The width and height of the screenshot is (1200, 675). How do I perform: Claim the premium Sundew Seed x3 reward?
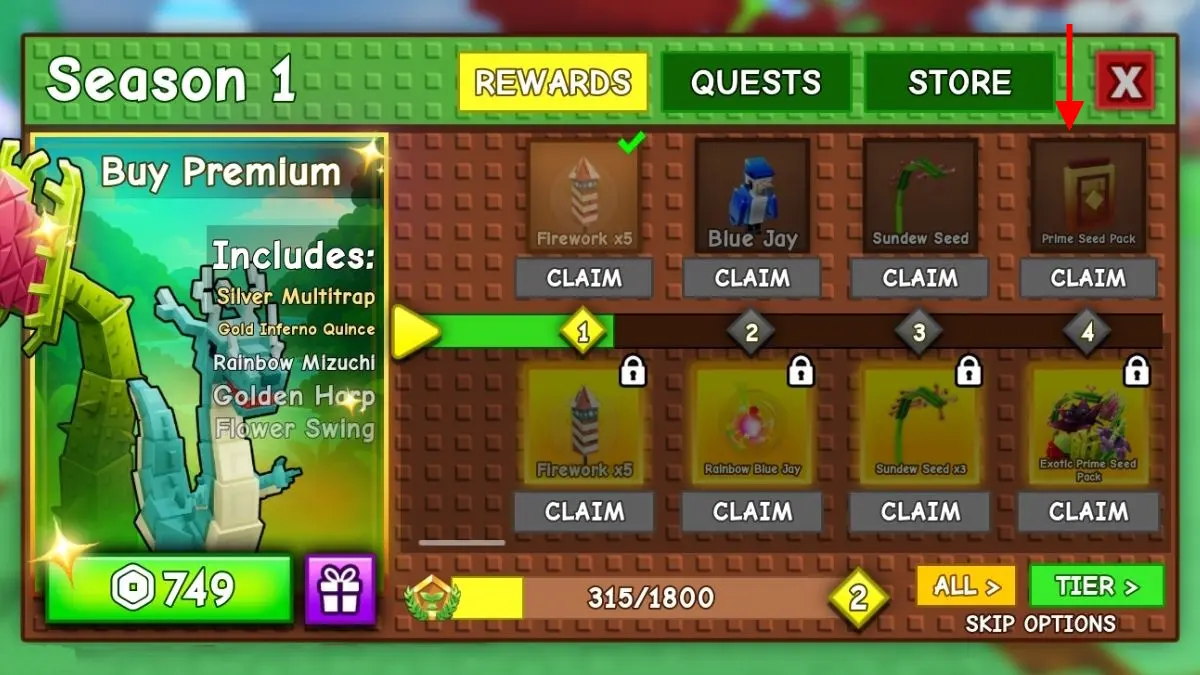tap(920, 512)
